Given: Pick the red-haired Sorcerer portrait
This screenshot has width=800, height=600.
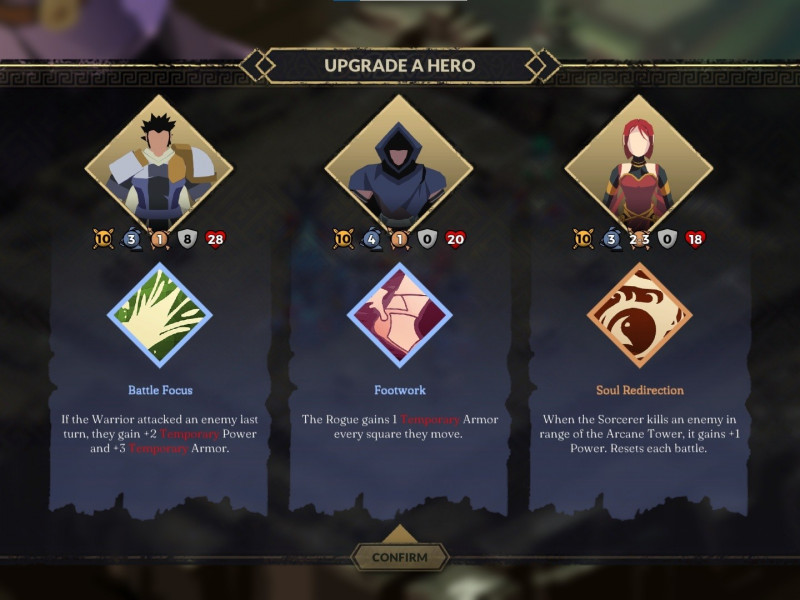Looking at the screenshot, I should [x=639, y=165].
